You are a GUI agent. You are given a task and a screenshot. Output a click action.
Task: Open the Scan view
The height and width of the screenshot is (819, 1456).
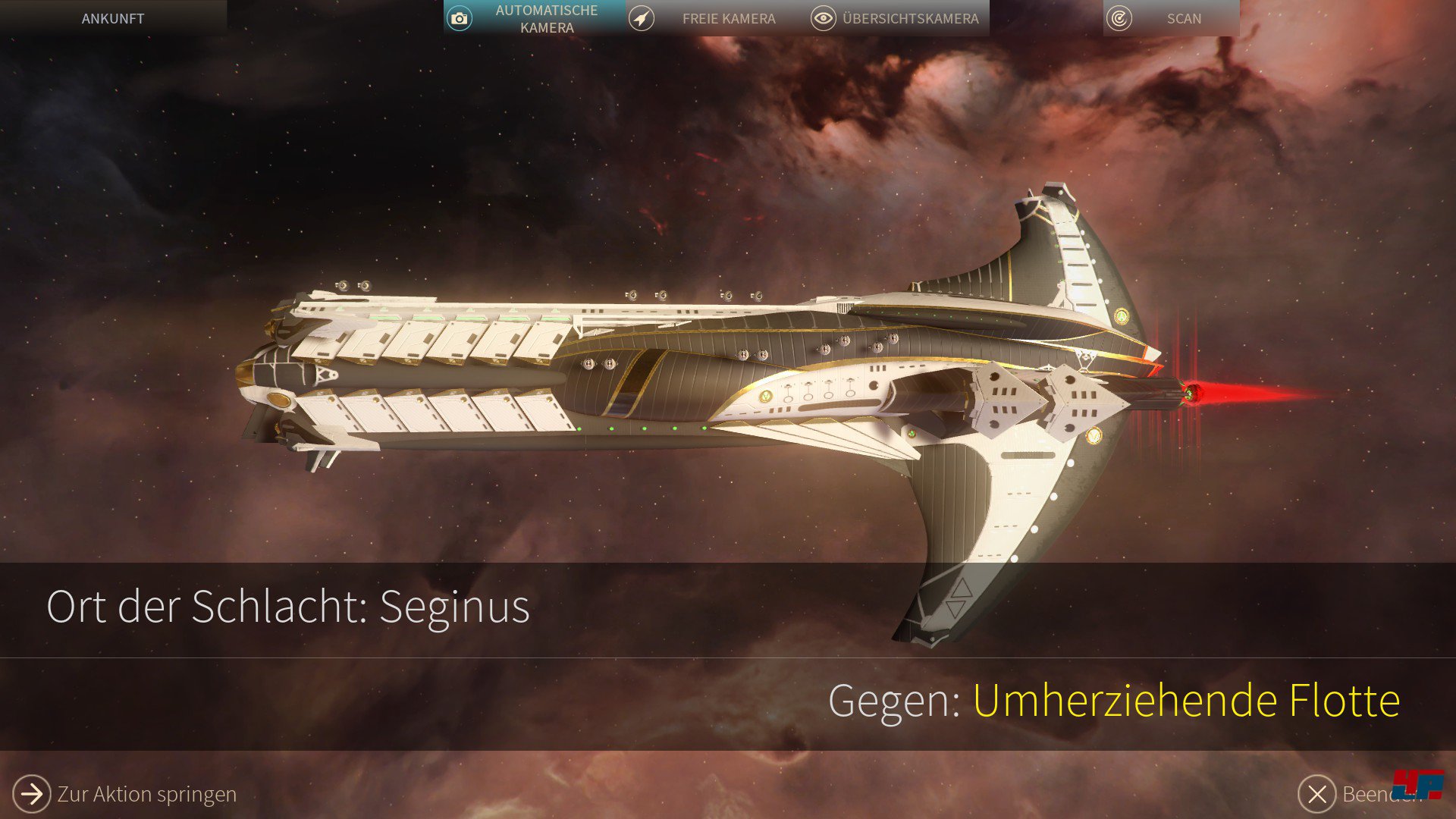(x=1170, y=19)
